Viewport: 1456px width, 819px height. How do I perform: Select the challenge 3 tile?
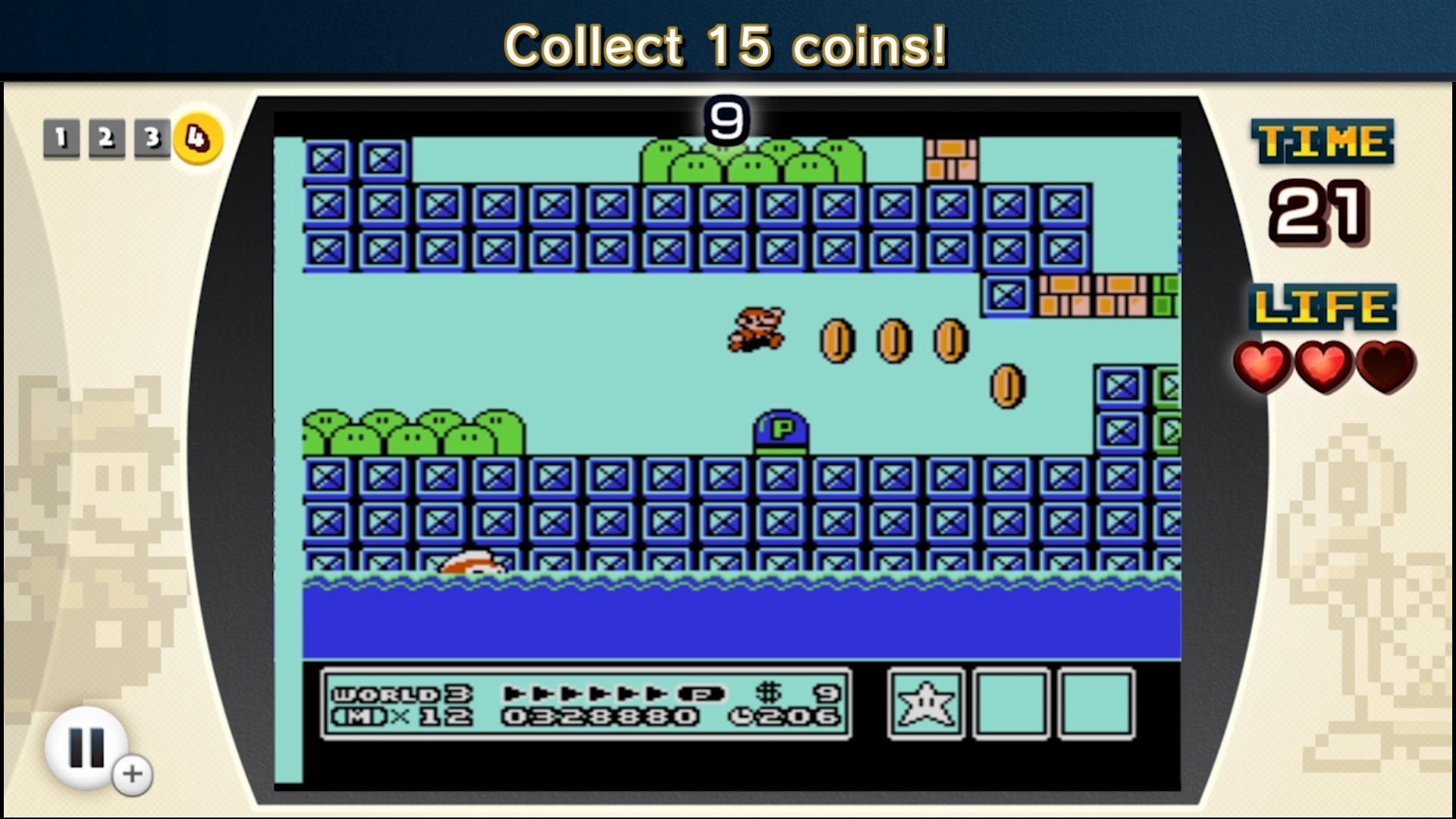point(151,138)
